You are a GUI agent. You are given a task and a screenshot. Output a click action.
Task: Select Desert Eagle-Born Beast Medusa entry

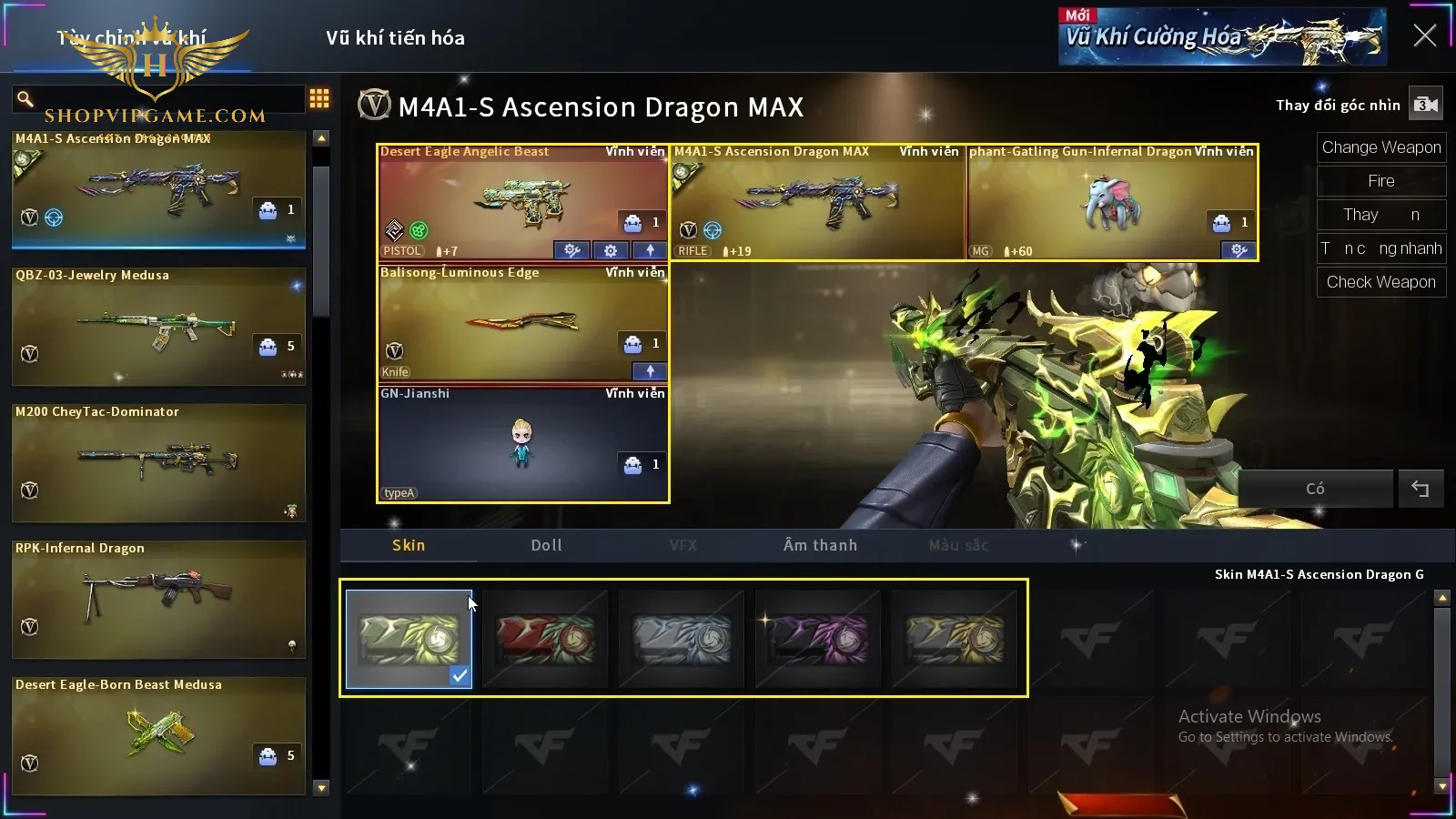[x=158, y=735]
